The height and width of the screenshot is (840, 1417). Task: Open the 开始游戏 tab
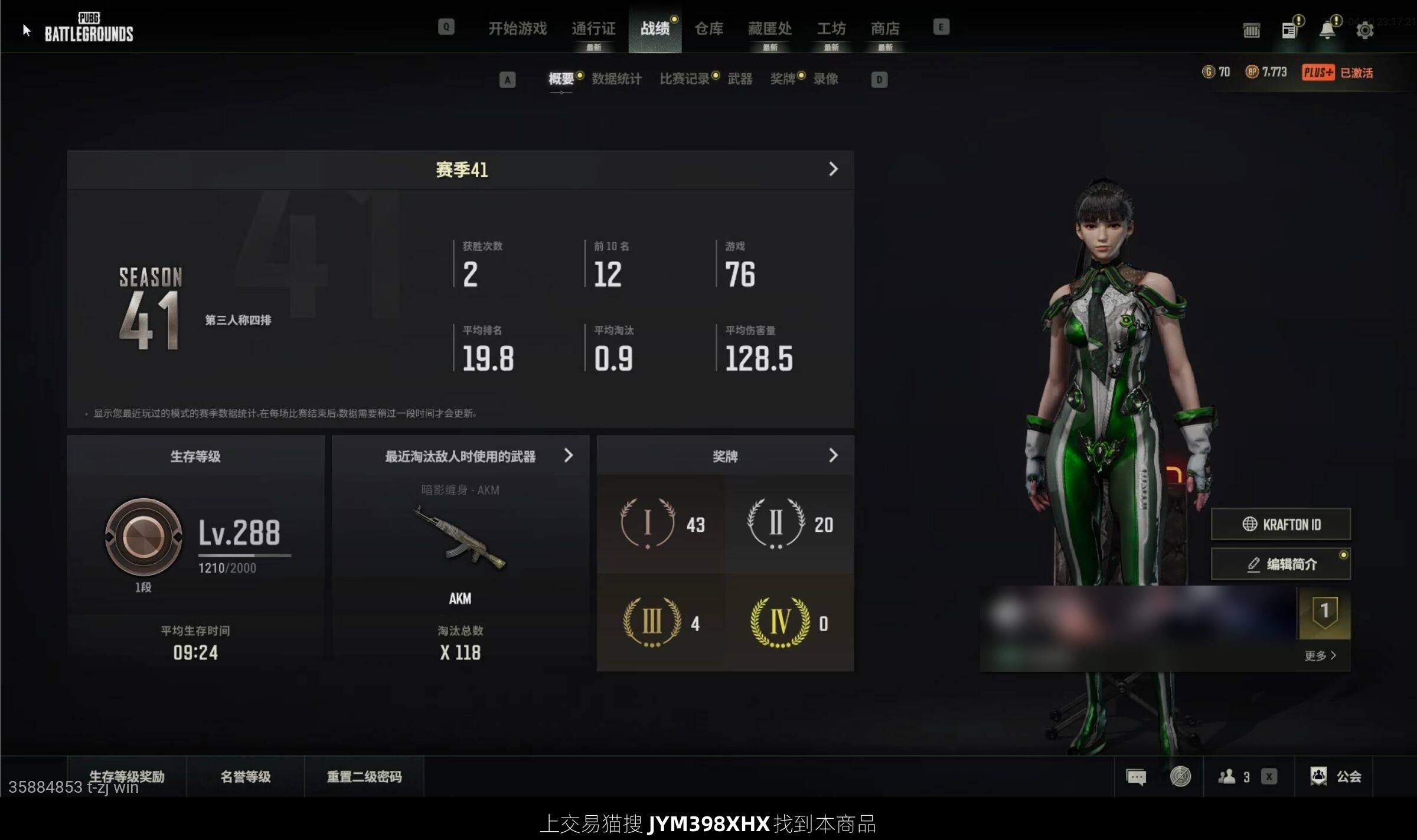tap(517, 28)
